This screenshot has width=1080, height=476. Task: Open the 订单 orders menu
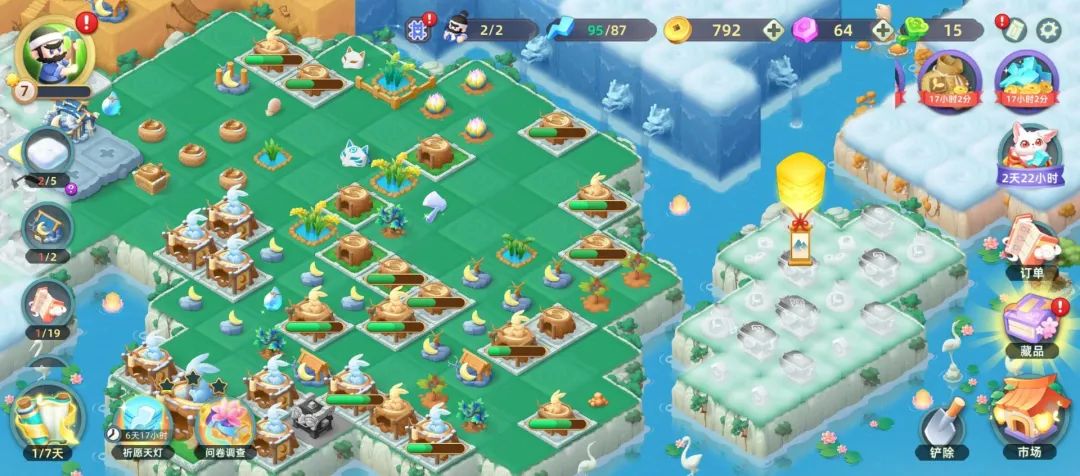click(x=1030, y=250)
